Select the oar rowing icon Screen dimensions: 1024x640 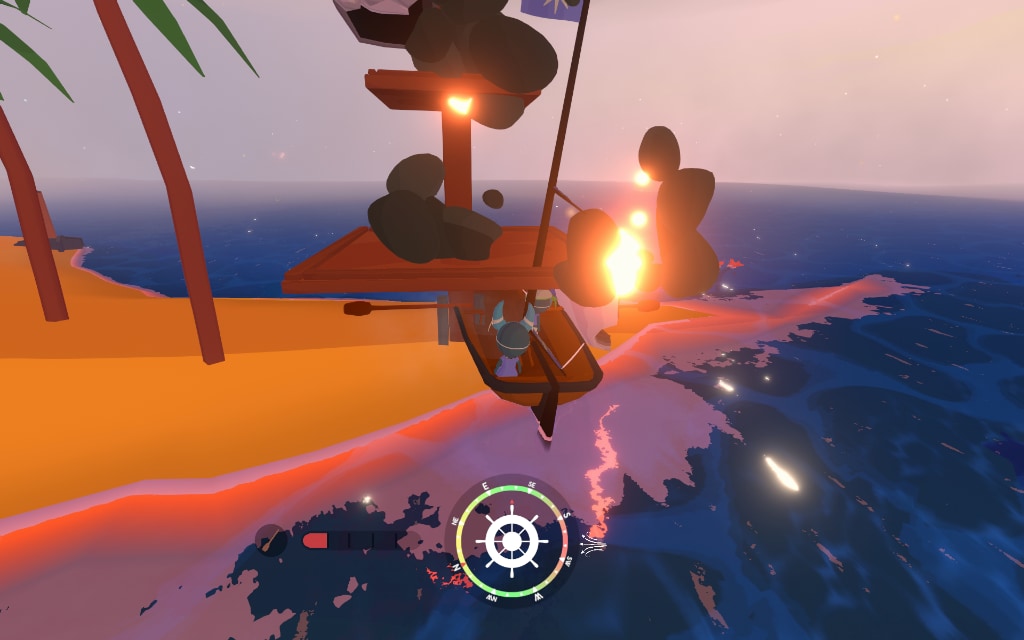click(270, 540)
